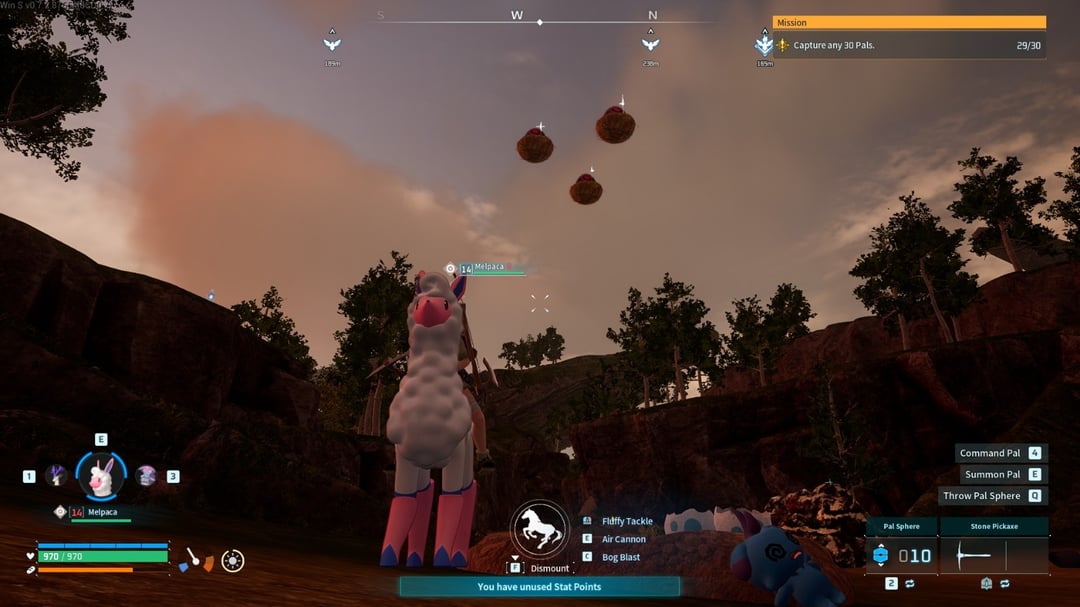Select the Stone Pickaxe weapon slot

pyautogui.click(x=994, y=555)
